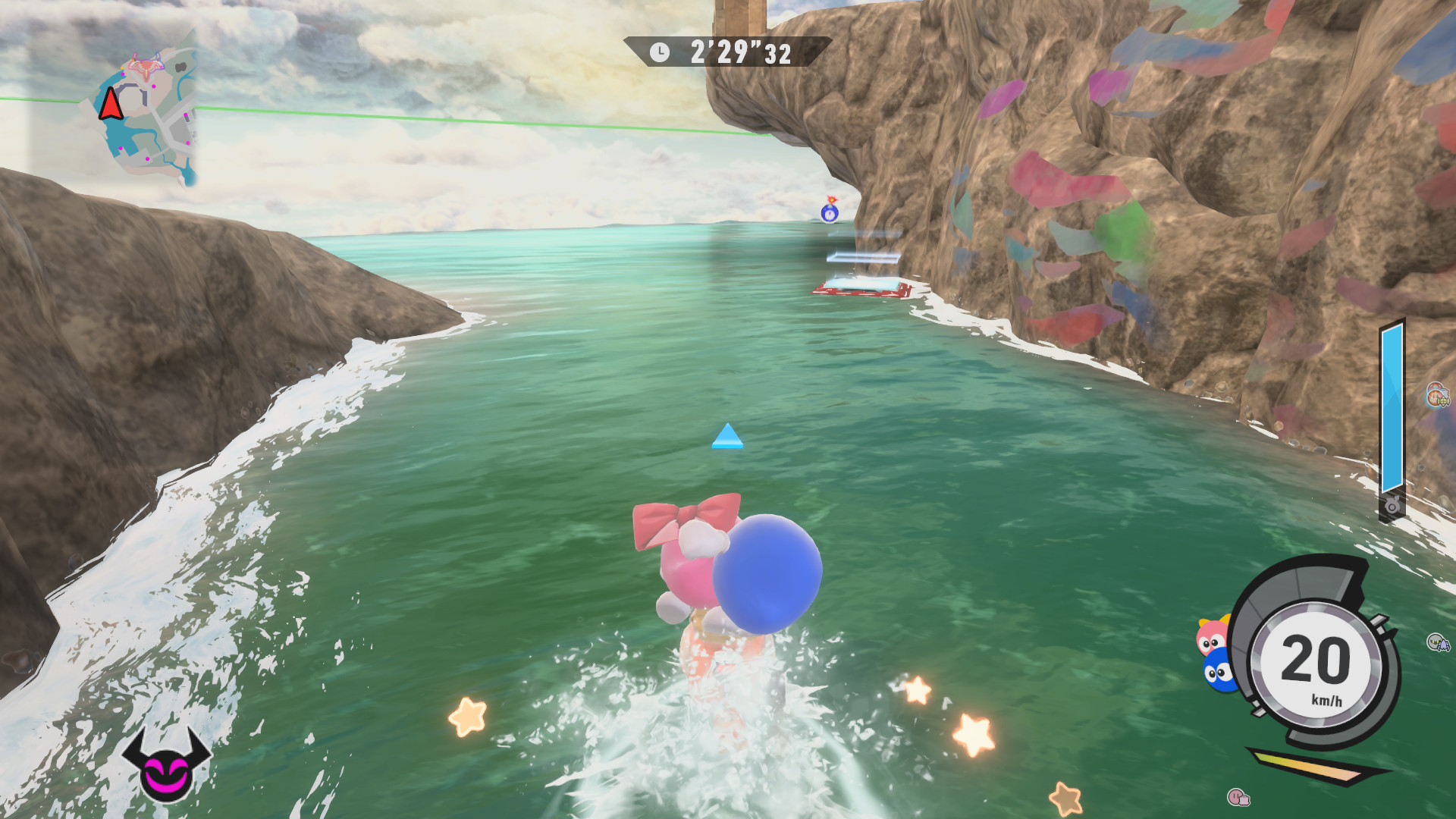The image size is (1456, 819).
Task: Click the red player arrow on the minimap
Action: (111, 105)
